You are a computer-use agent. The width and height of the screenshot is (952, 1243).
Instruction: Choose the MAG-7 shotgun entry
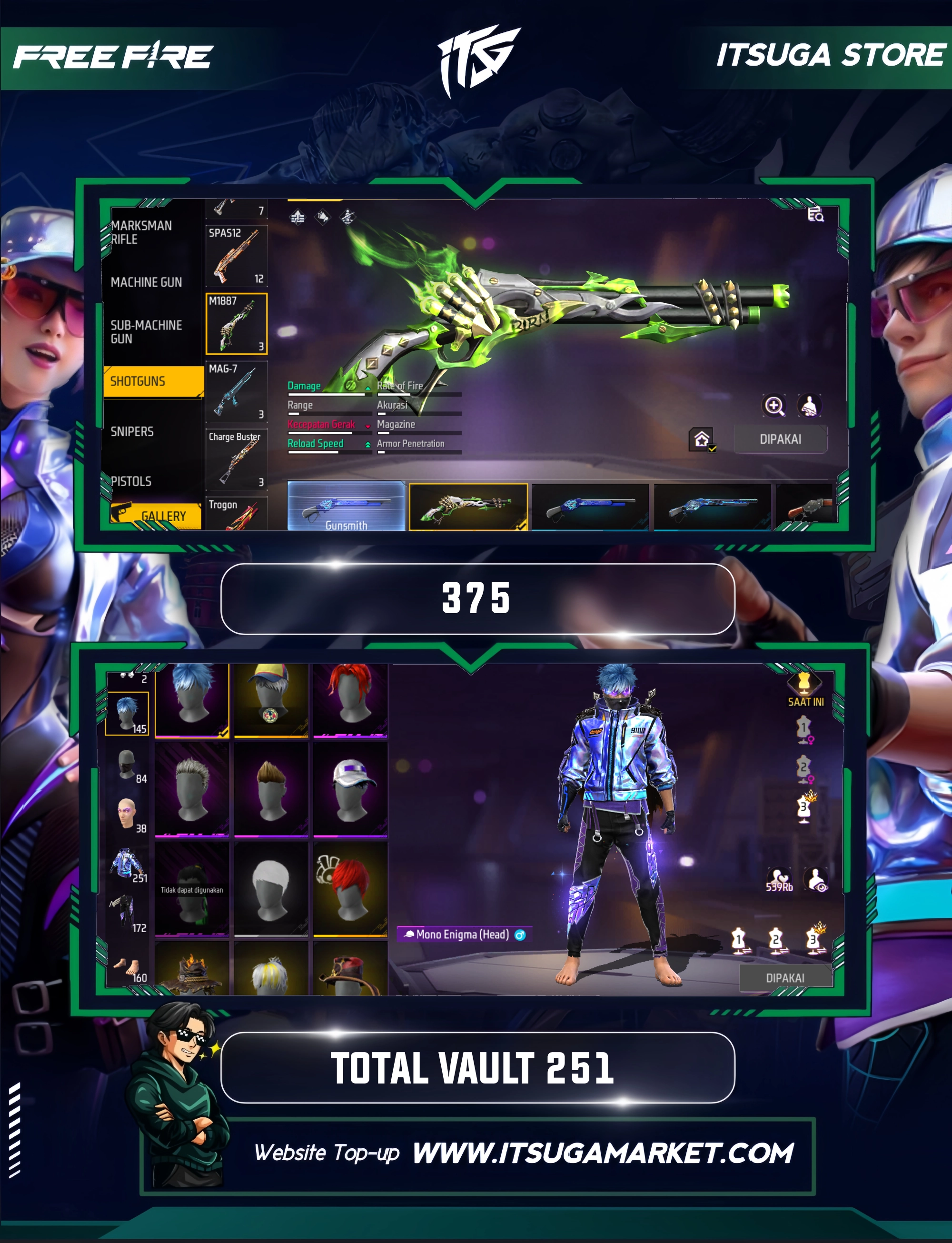coord(236,392)
